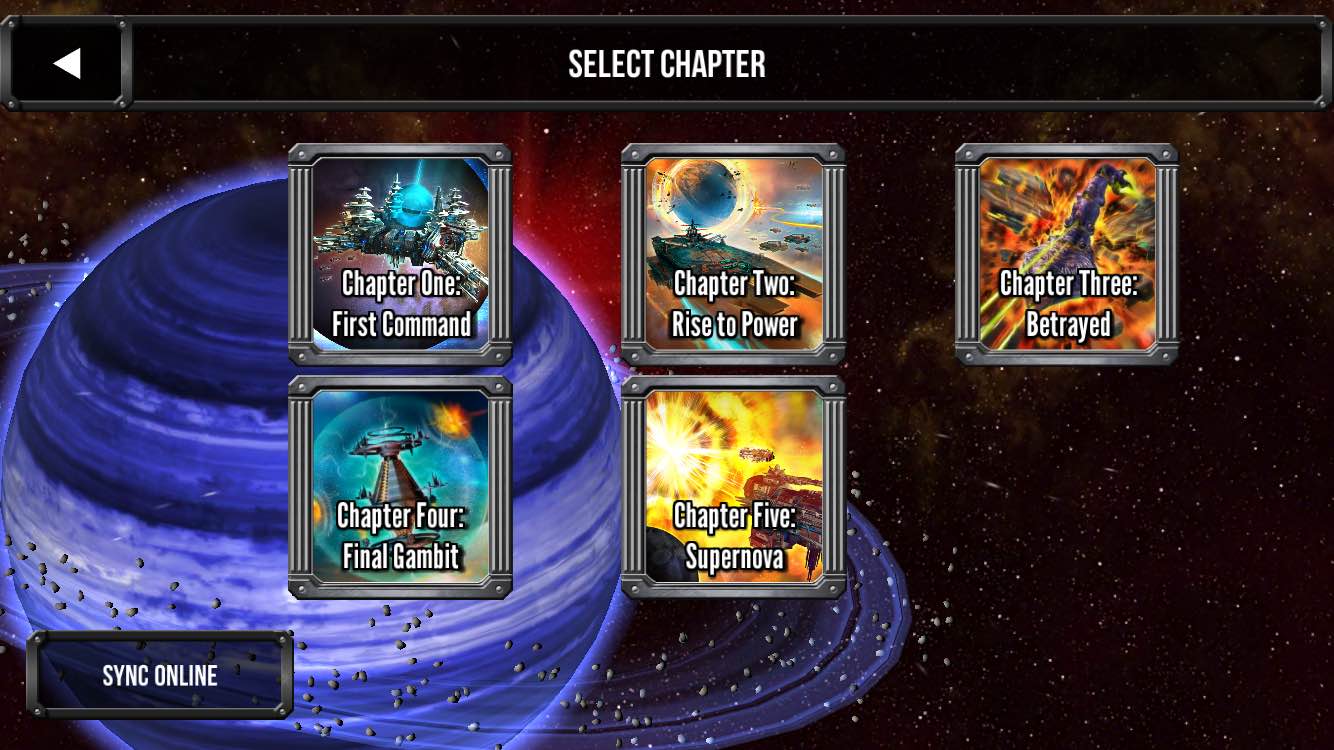Go back using the arrow button
1334x750 pixels.
(x=66, y=63)
